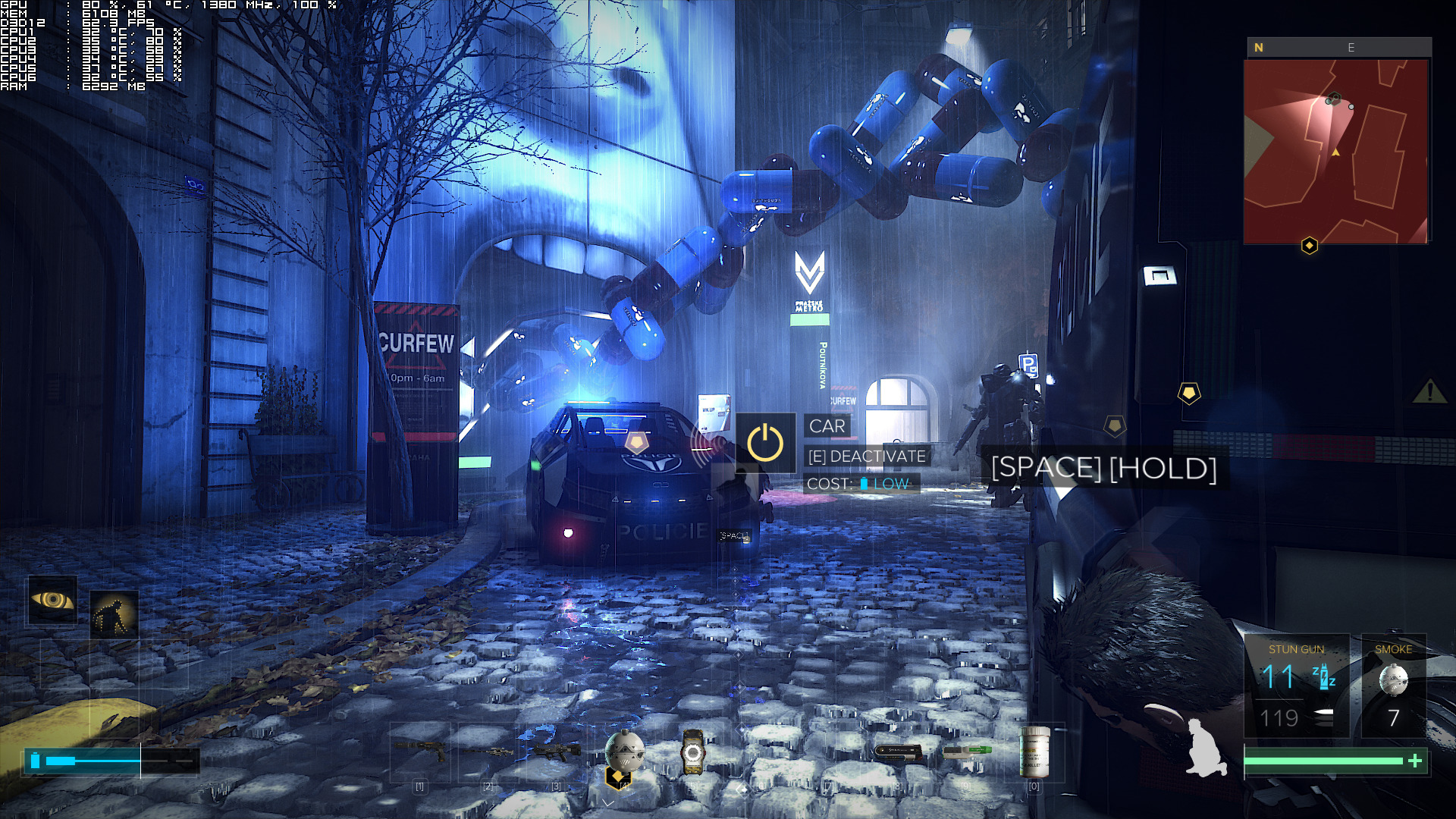Select the painkiller bottle in hotbar slot 0
This screenshot has width=1456, height=819.
1035,752
